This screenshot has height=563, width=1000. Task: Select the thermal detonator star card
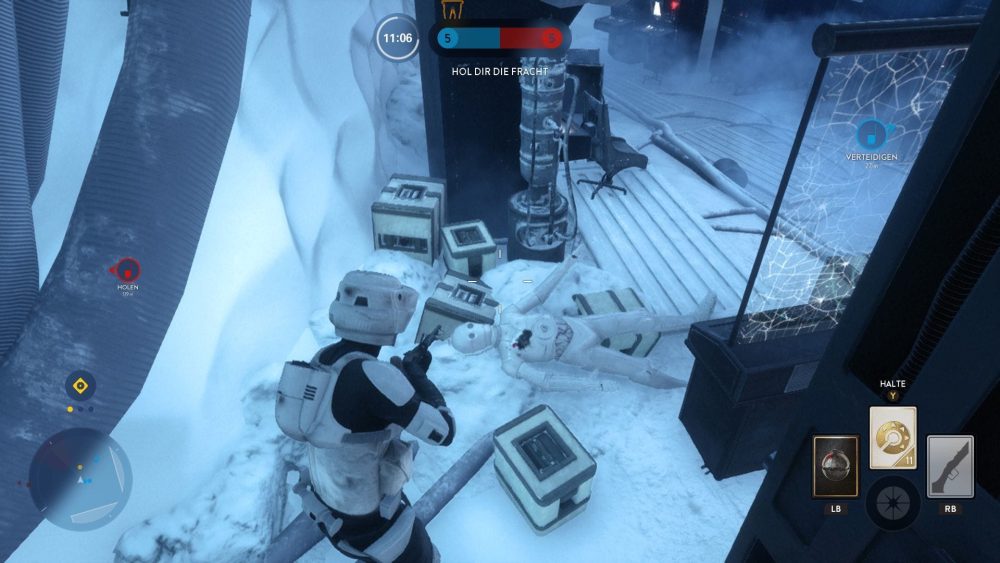[835, 466]
